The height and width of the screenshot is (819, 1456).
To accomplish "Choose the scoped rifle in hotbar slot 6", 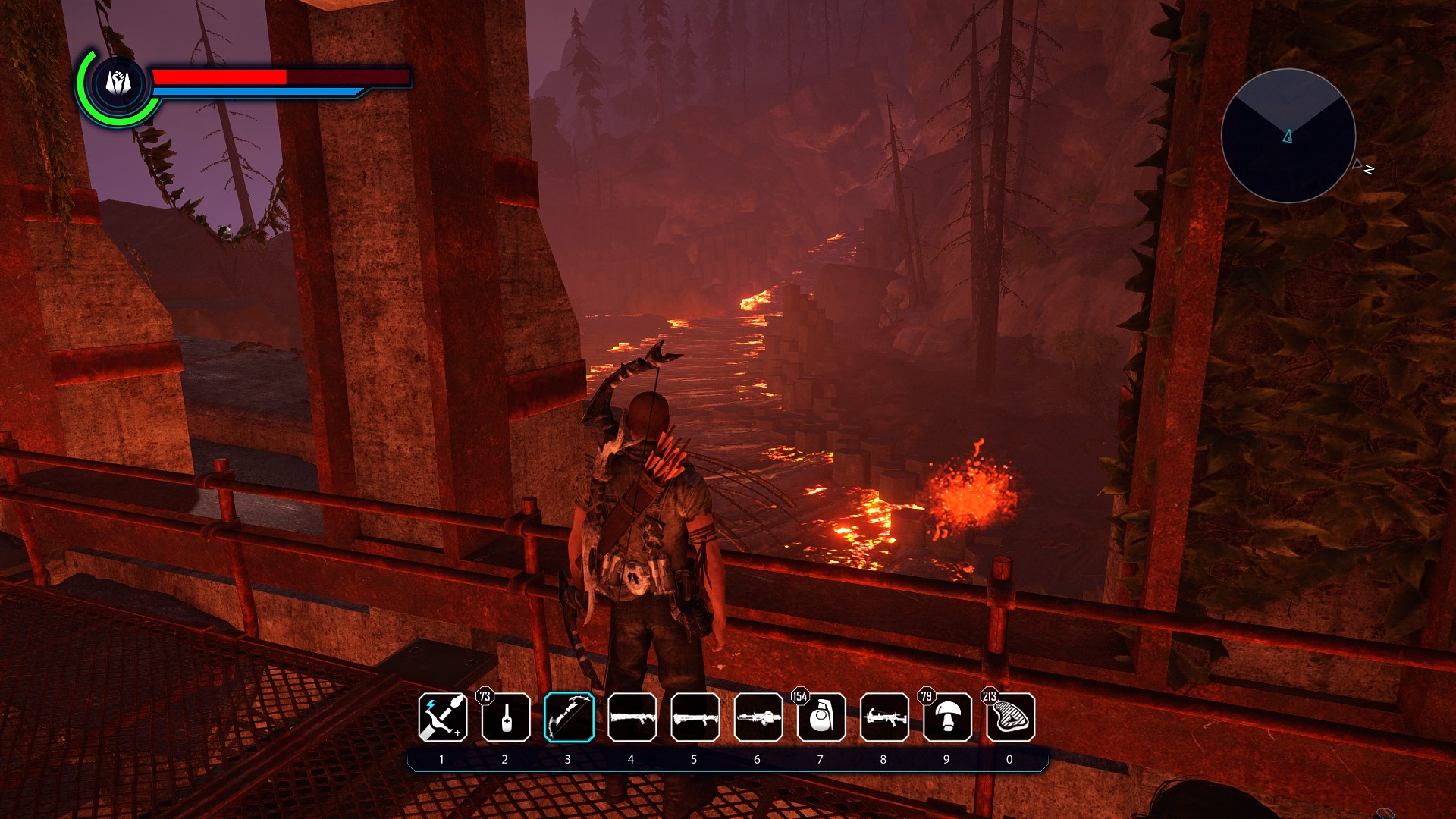I will [758, 717].
